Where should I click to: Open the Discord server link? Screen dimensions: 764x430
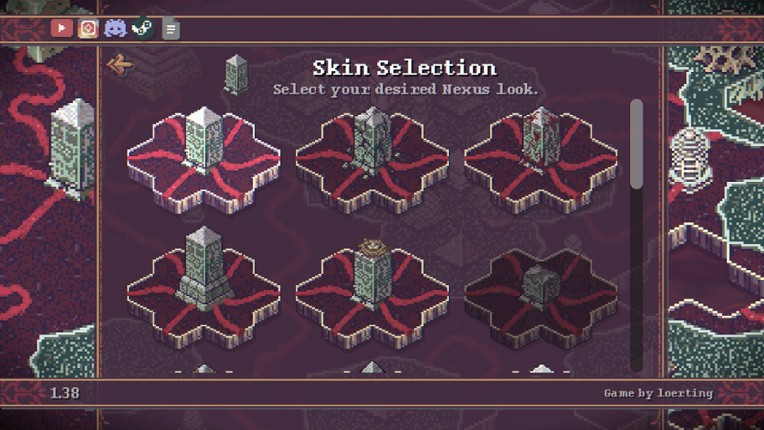(115, 28)
